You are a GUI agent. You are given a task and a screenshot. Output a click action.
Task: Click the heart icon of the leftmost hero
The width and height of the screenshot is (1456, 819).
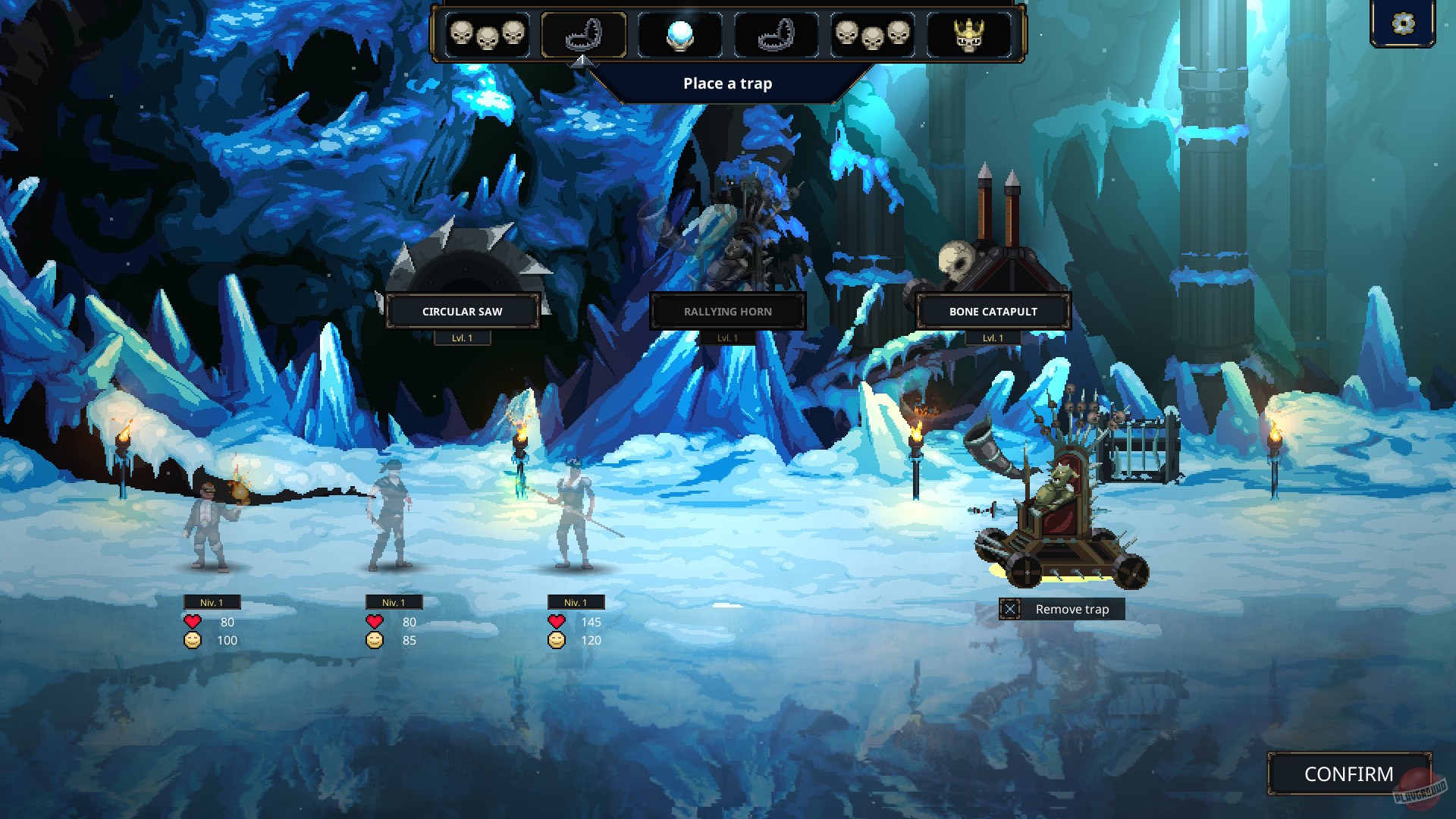[x=193, y=622]
